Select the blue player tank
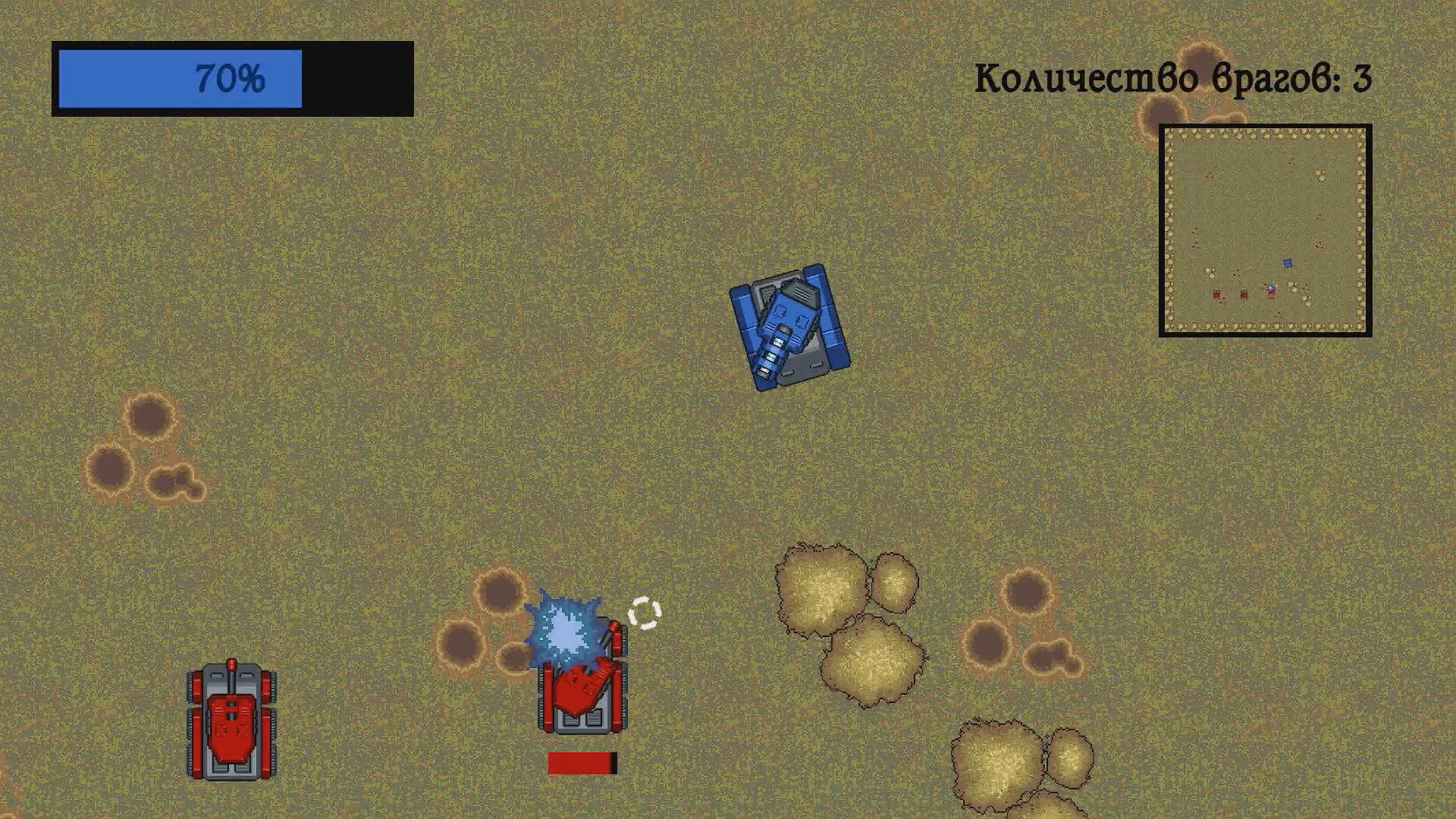This screenshot has width=1456, height=819. pos(789,326)
